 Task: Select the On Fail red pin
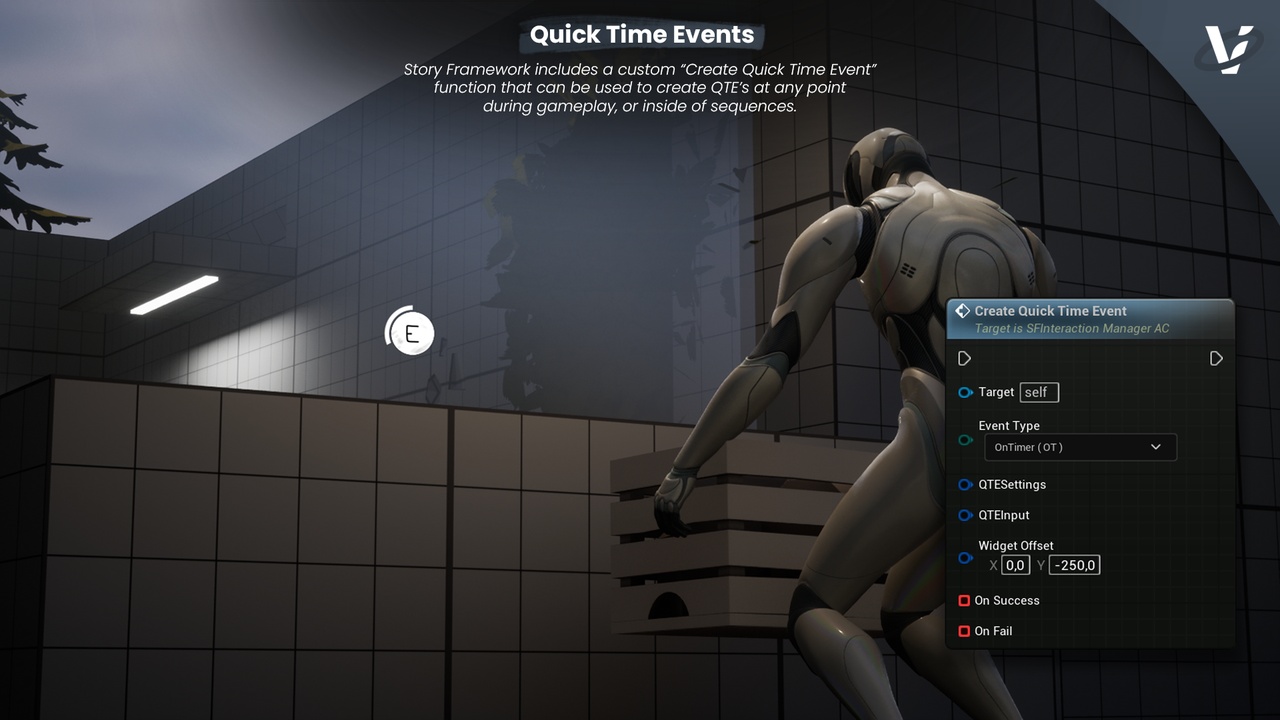point(964,631)
